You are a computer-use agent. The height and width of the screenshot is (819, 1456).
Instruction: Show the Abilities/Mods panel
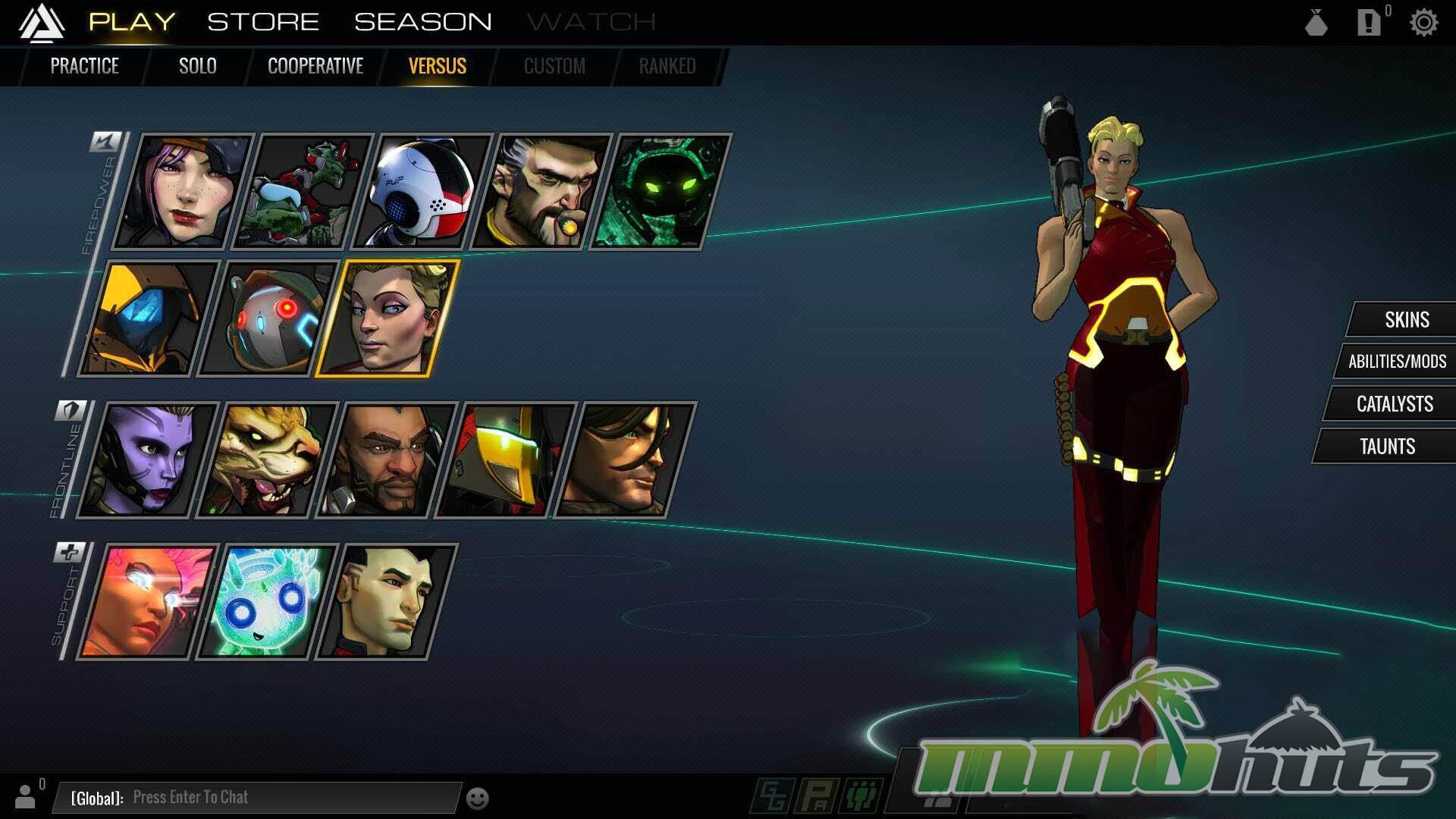1397,362
